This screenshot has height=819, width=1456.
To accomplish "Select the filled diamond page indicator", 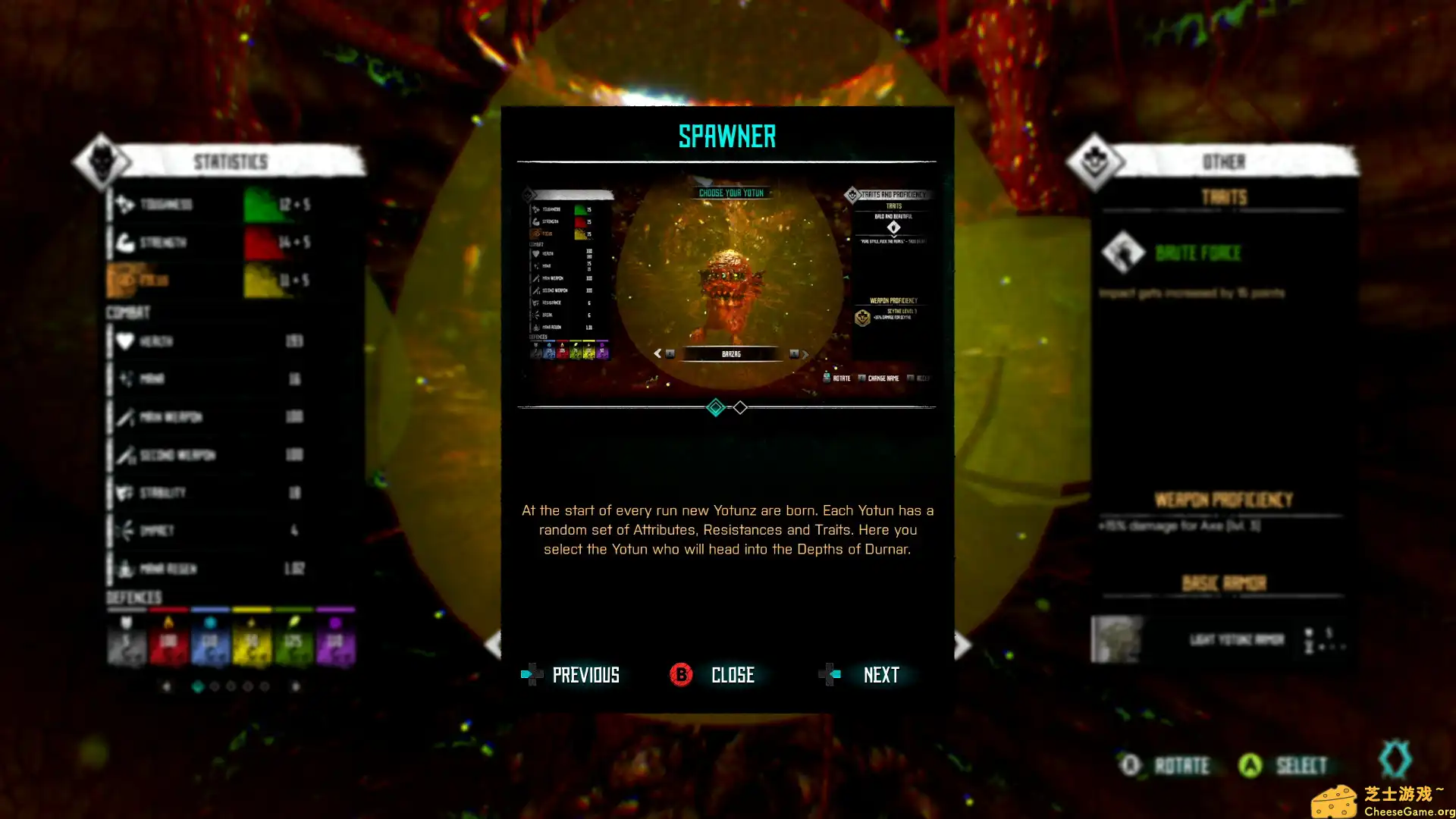I will [x=715, y=408].
